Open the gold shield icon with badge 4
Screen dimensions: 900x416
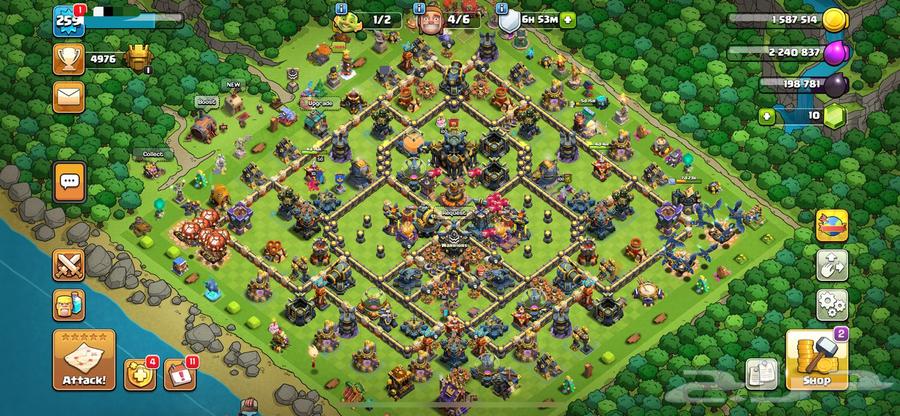(137, 373)
